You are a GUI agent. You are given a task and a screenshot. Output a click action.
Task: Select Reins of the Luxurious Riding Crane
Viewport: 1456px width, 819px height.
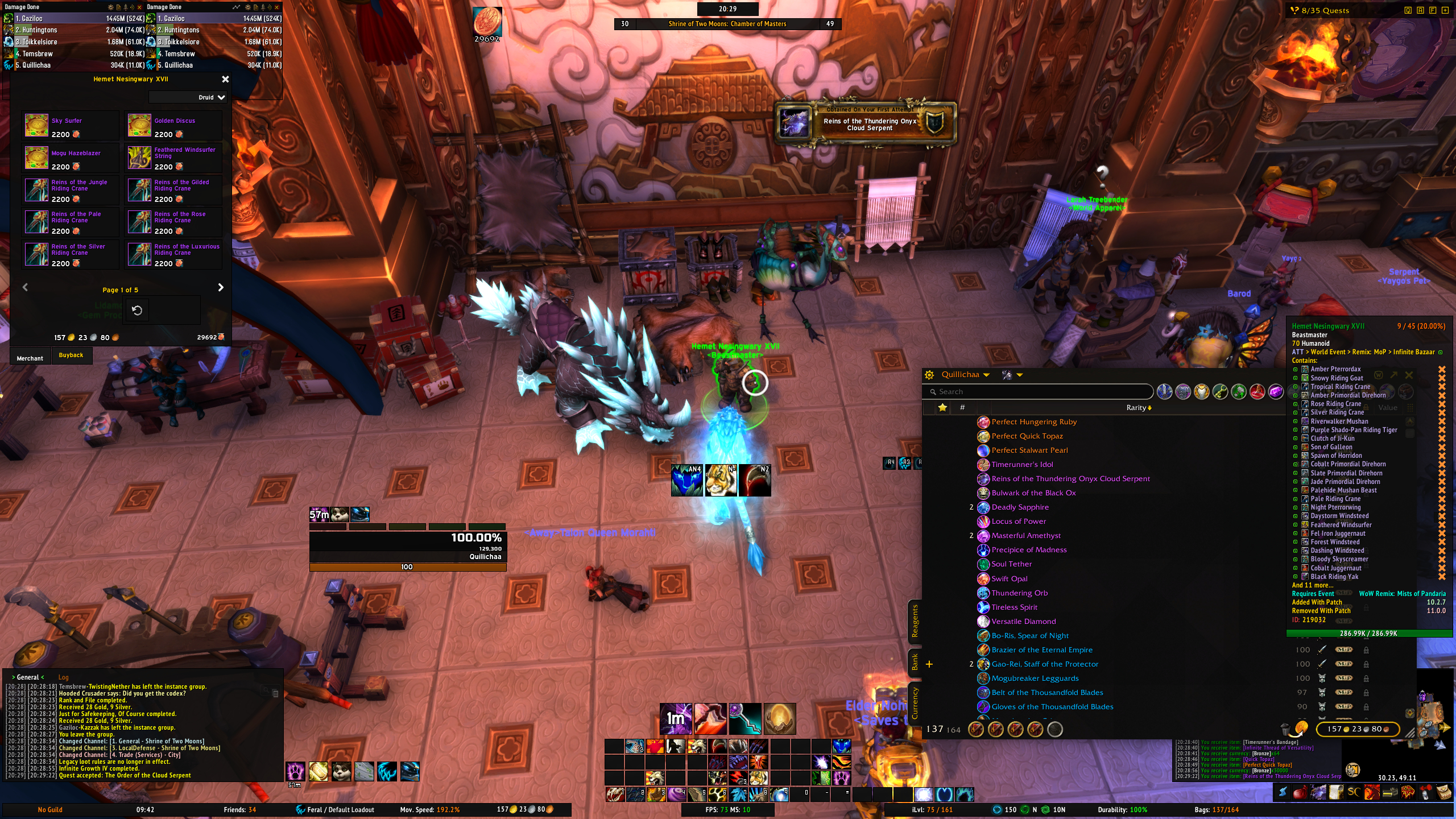140,255
